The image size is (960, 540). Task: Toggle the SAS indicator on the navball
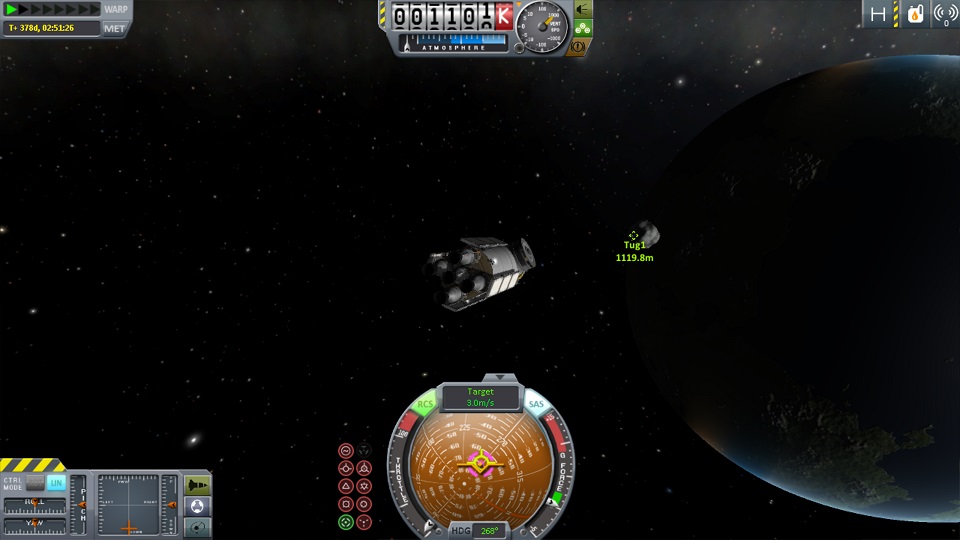point(537,405)
